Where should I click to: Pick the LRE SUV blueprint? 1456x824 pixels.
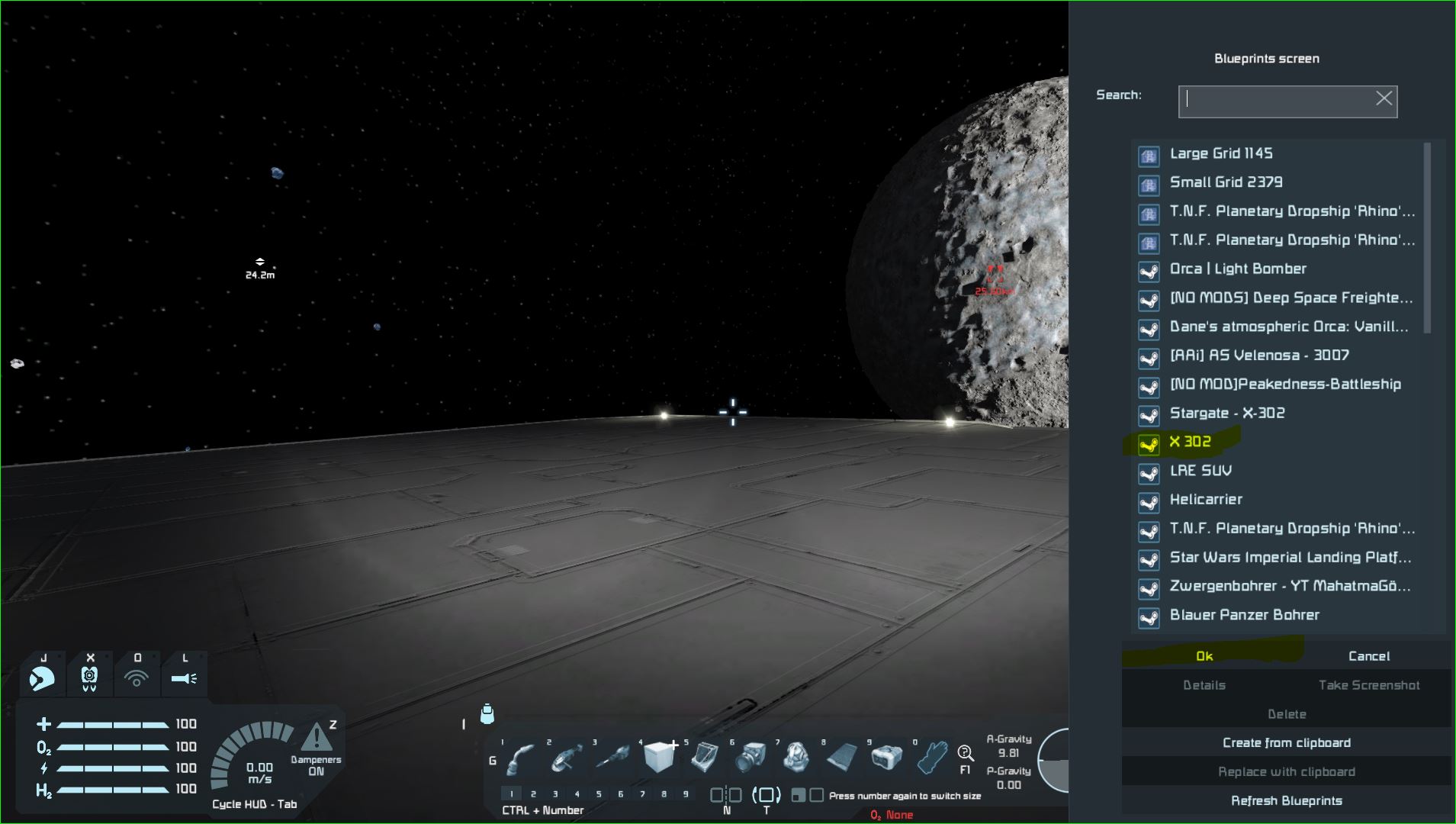tap(1200, 471)
